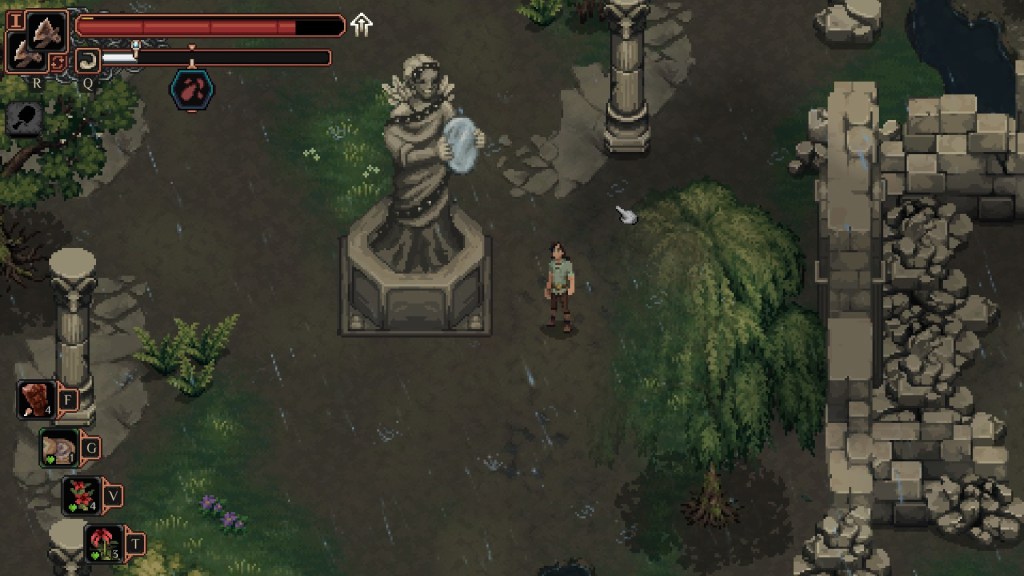
Task: Click the greyed-out meat drumstick icon
Action: tap(22, 119)
